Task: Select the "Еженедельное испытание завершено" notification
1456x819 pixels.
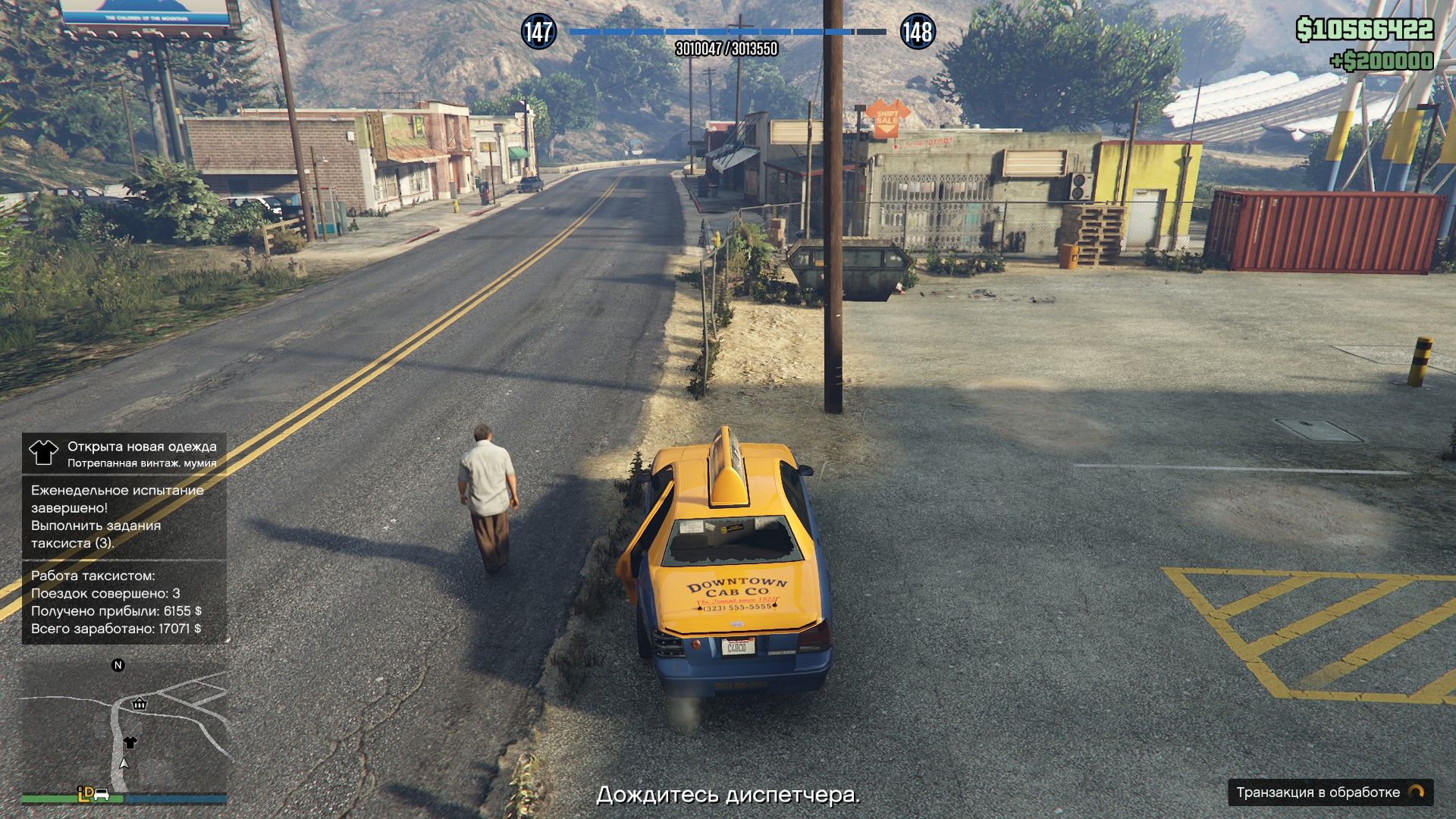Action: pos(124,516)
